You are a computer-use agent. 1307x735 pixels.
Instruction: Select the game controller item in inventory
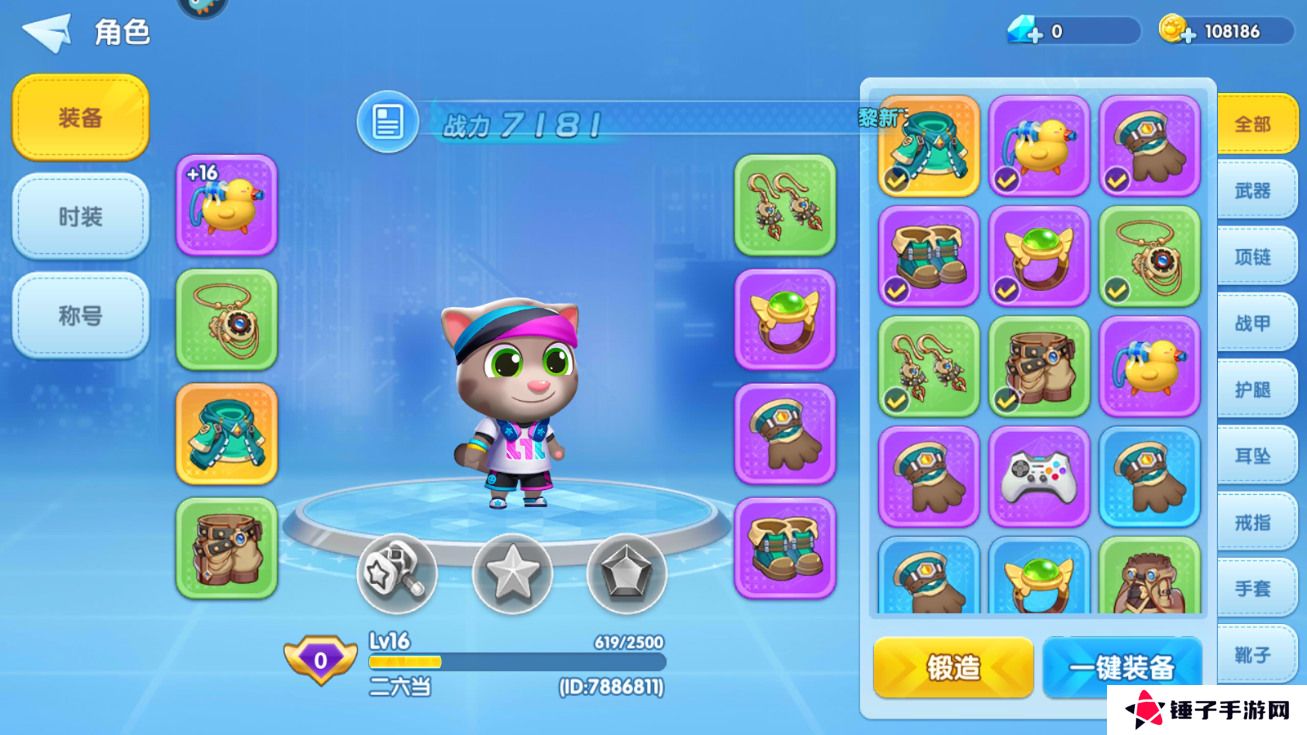pyautogui.click(x=1039, y=476)
